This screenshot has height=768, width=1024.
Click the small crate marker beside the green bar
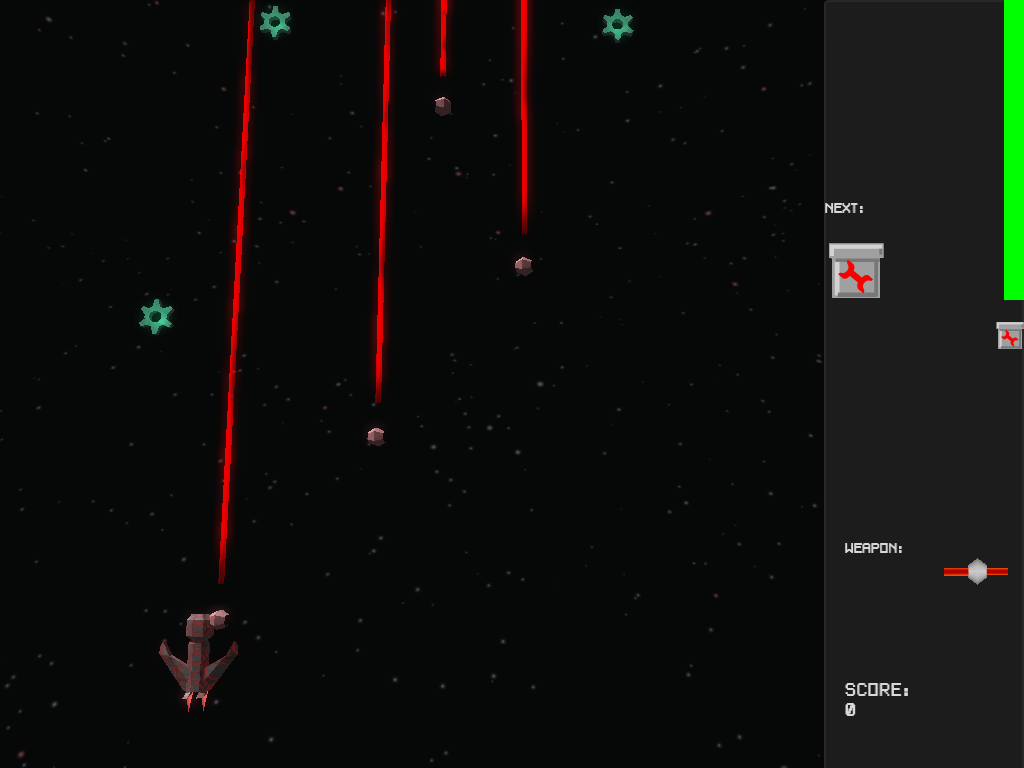pyautogui.click(x=1009, y=336)
